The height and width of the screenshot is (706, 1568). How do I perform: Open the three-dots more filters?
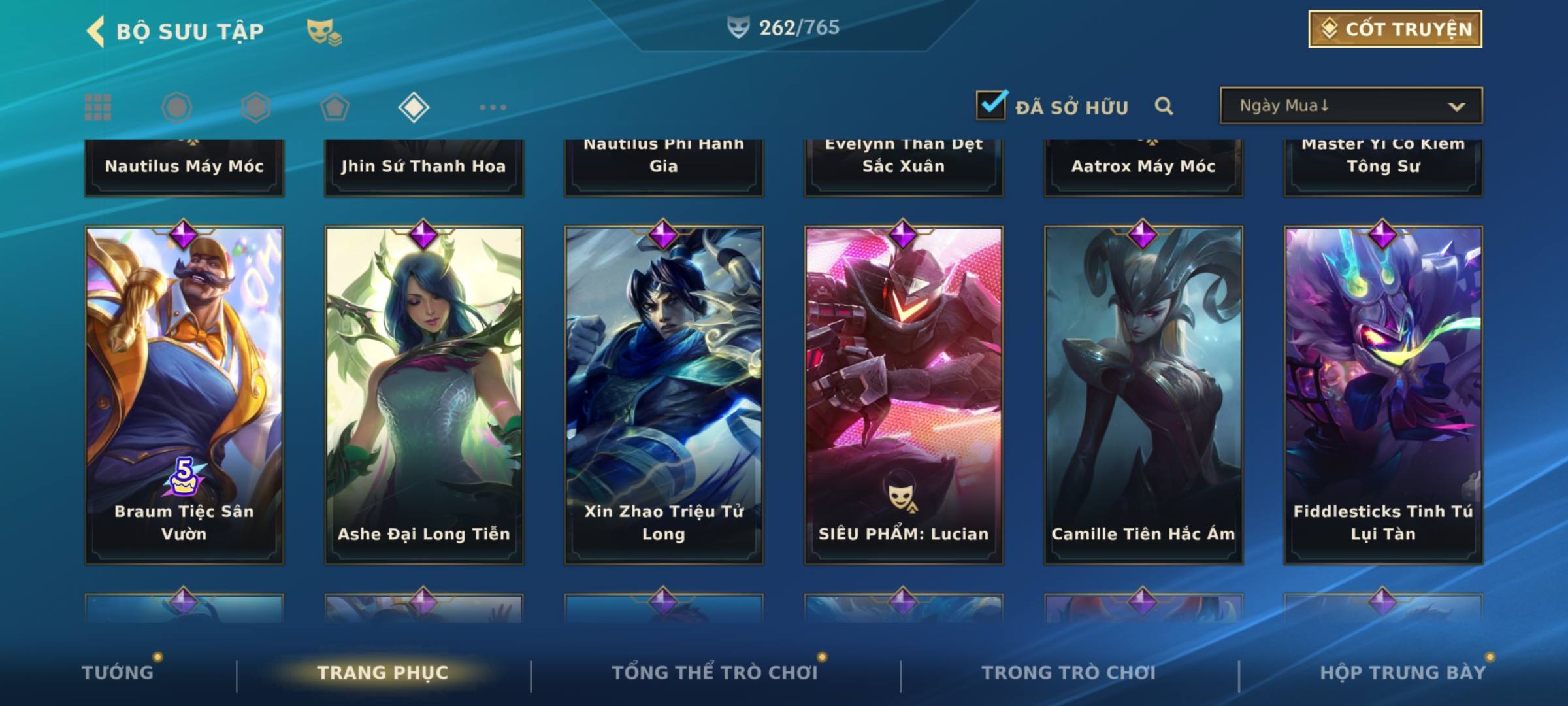click(493, 107)
